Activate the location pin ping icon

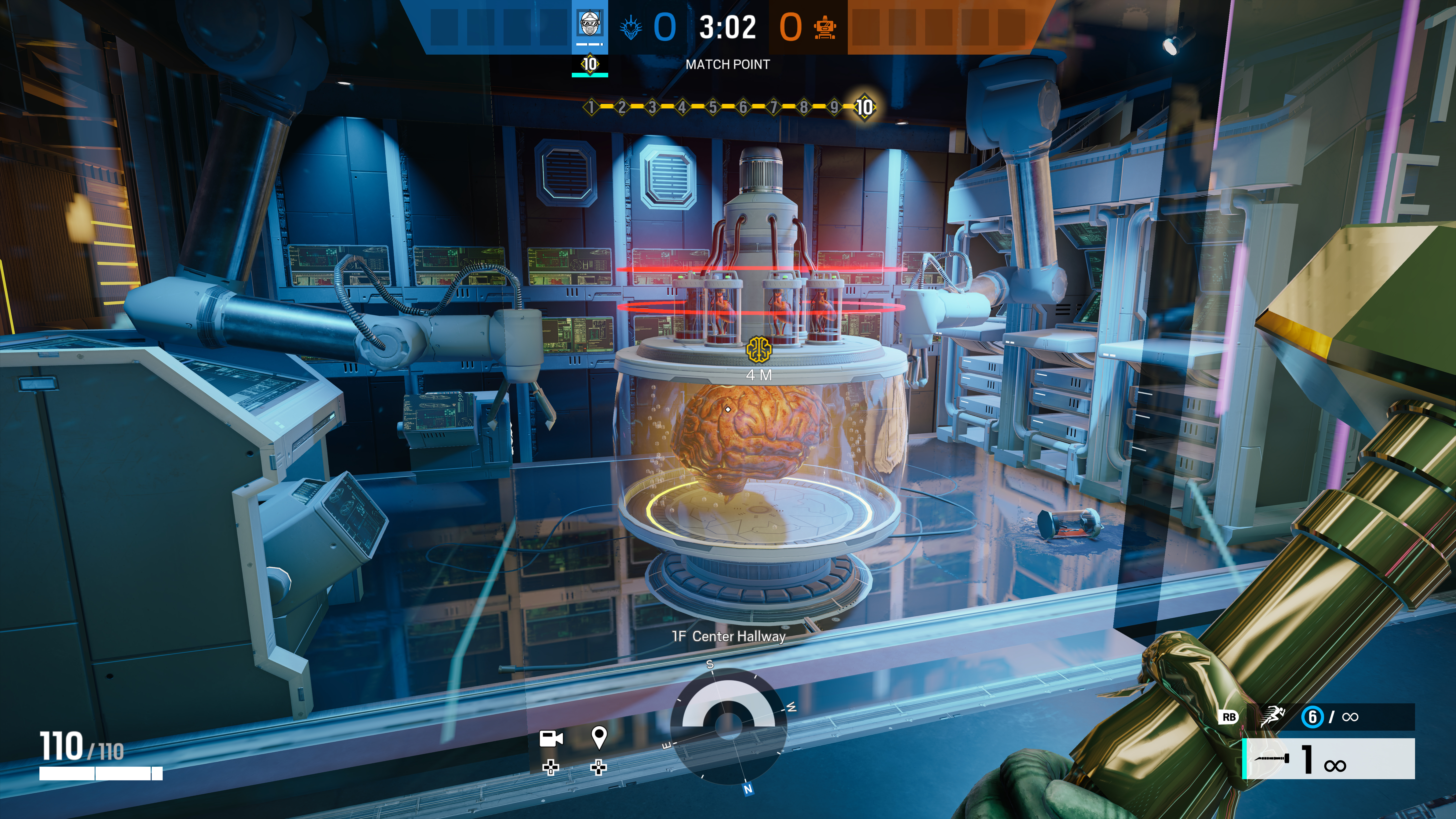coord(599,737)
